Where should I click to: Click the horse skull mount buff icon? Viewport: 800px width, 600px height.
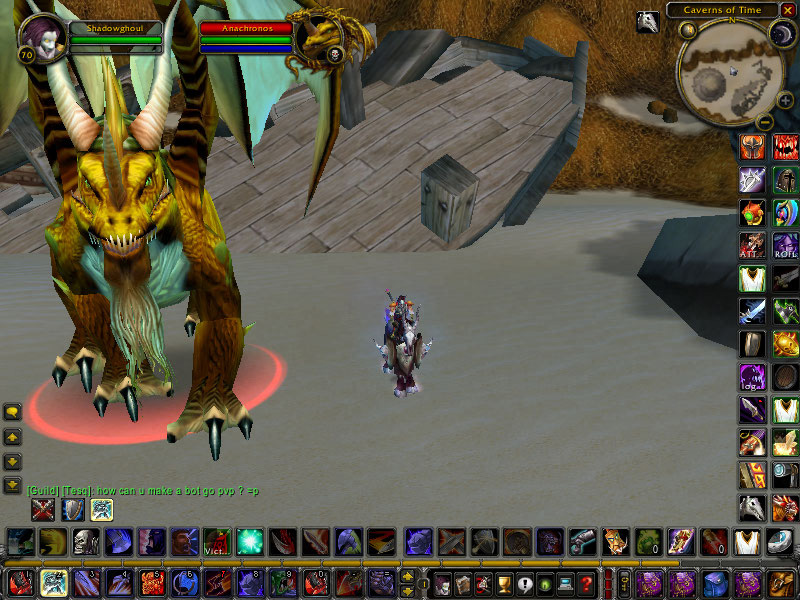(648, 22)
